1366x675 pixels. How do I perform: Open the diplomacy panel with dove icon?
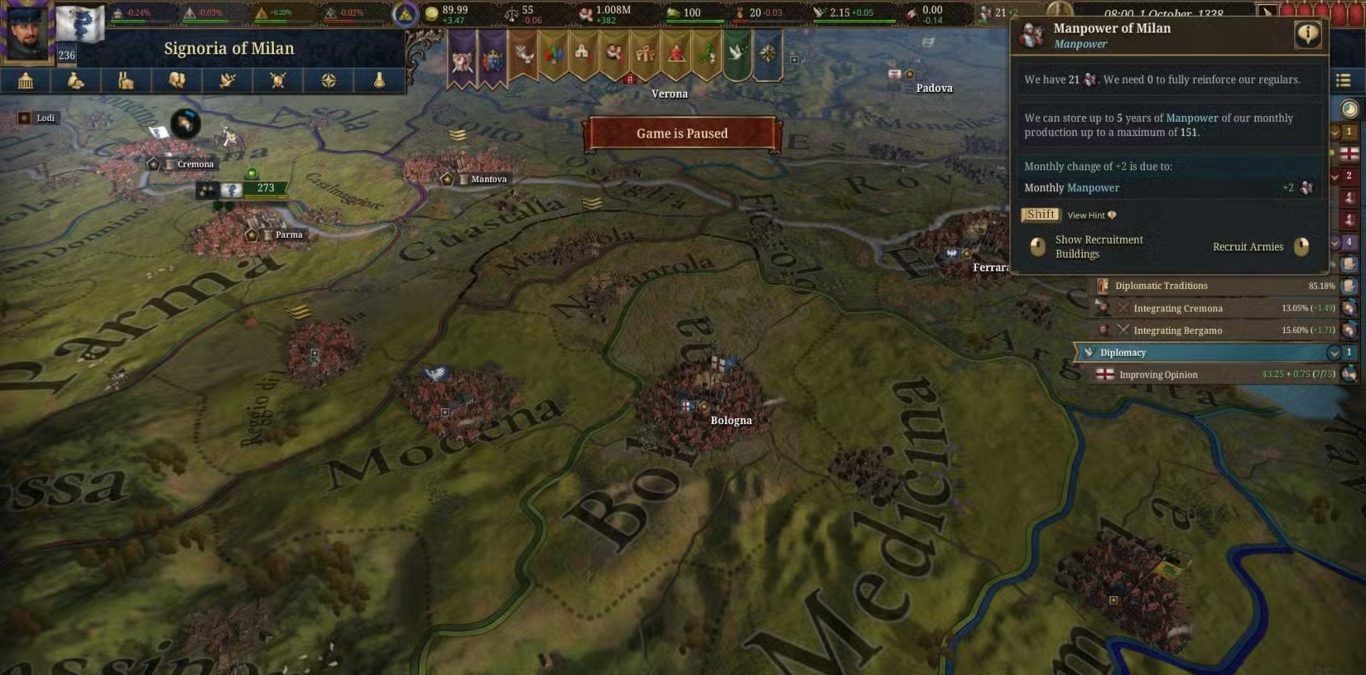tap(228, 80)
